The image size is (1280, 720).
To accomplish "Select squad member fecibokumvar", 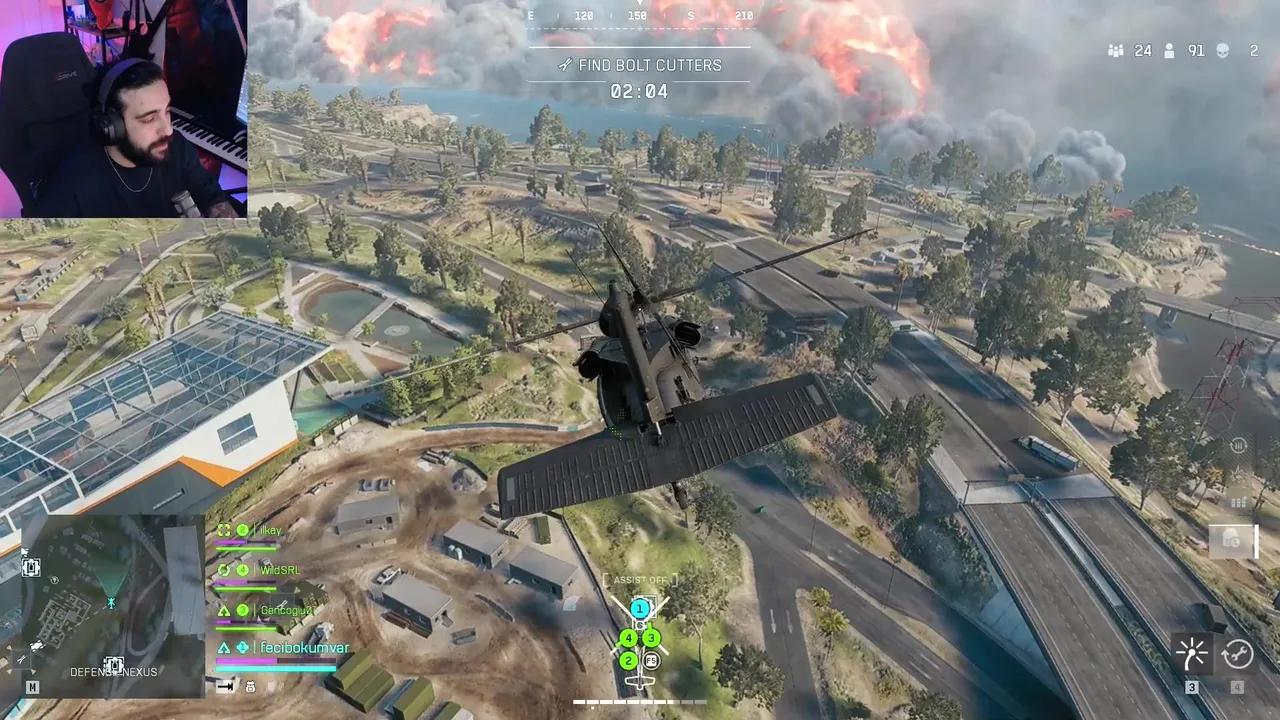I will [x=300, y=648].
